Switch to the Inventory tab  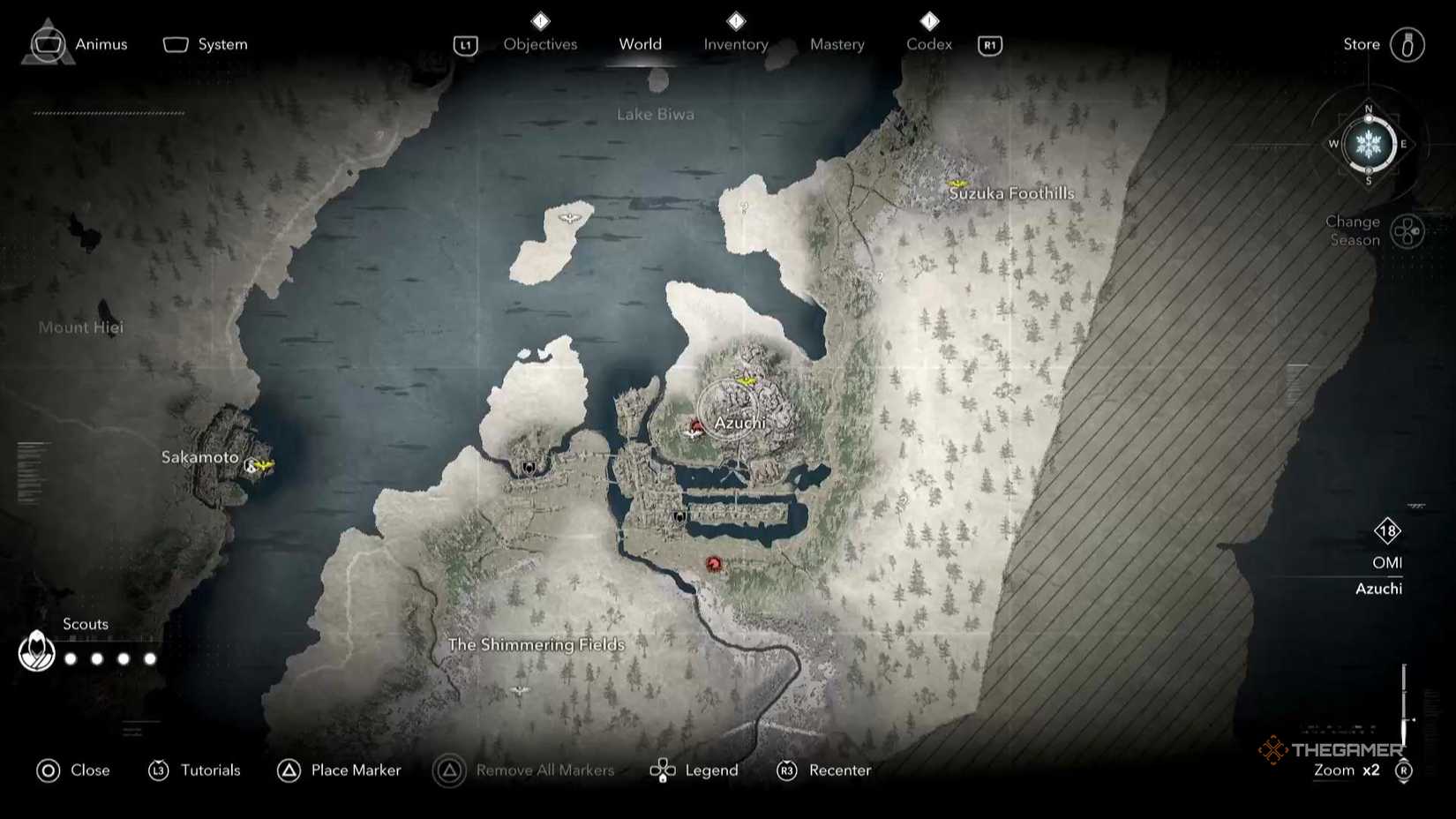point(735,44)
